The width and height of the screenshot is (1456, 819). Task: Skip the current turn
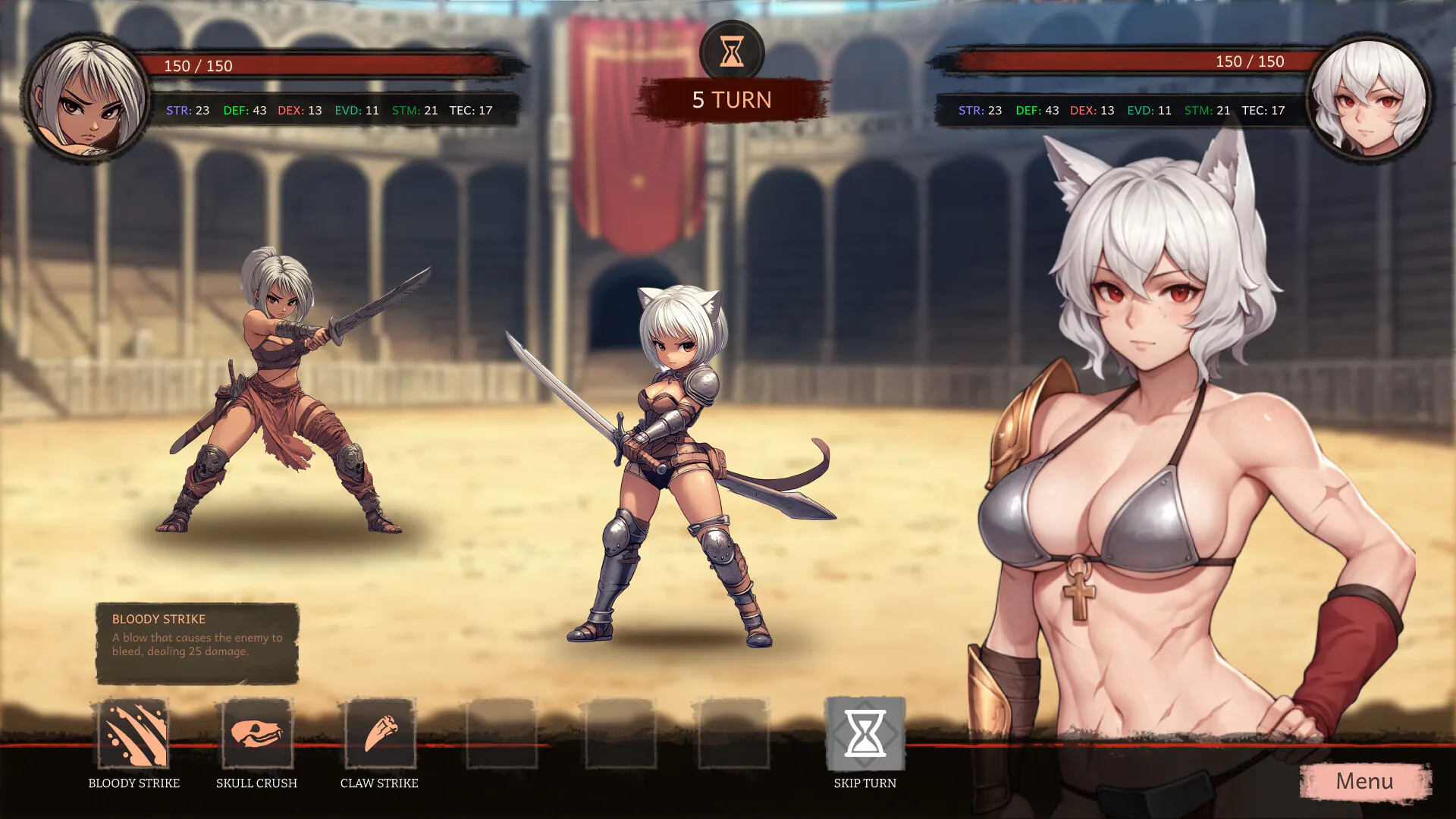864,733
